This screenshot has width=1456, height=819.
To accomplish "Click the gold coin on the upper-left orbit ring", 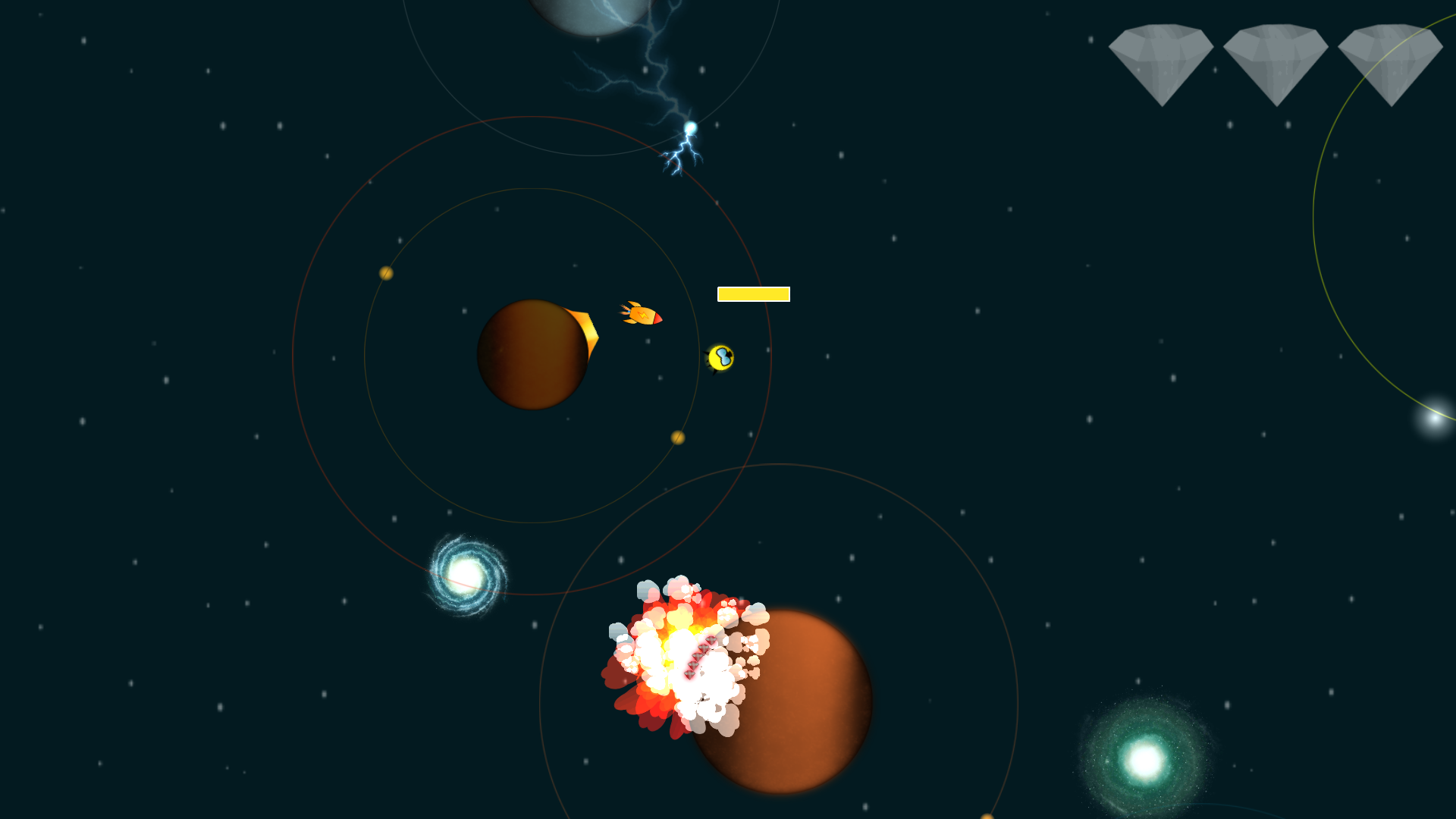I will coord(385,273).
